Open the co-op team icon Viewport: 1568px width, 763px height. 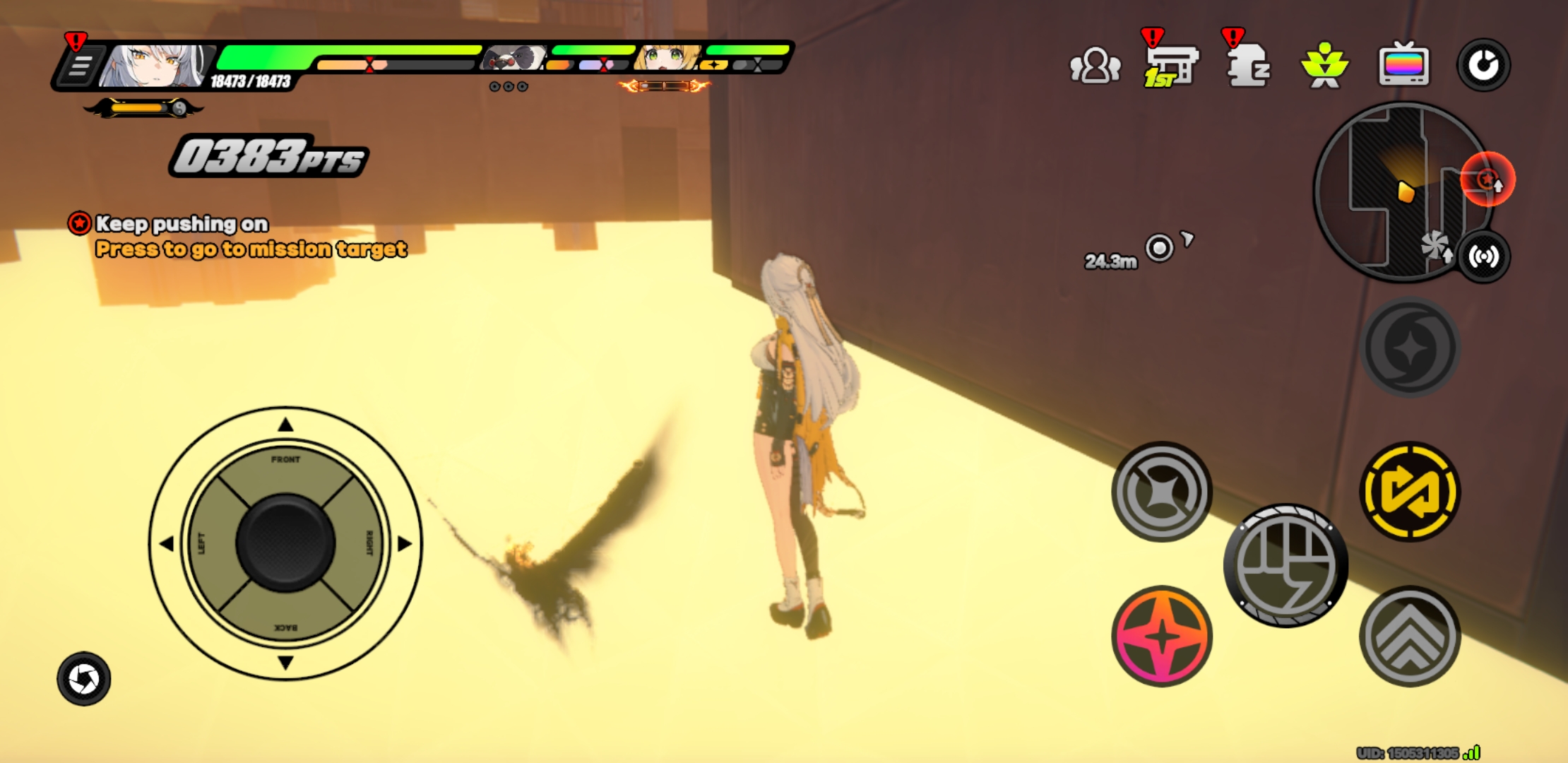tap(1095, 65)
